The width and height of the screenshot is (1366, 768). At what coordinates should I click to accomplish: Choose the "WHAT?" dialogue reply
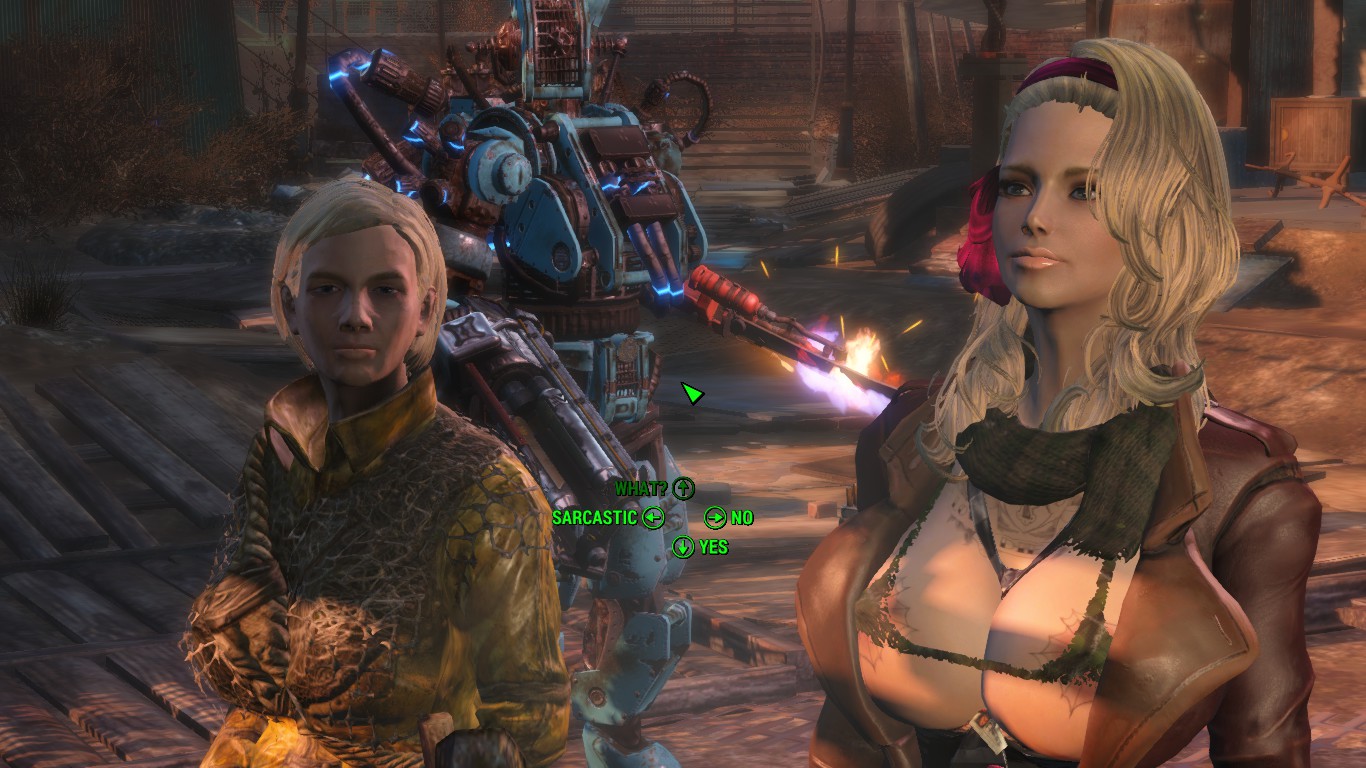tap(643, 489)
